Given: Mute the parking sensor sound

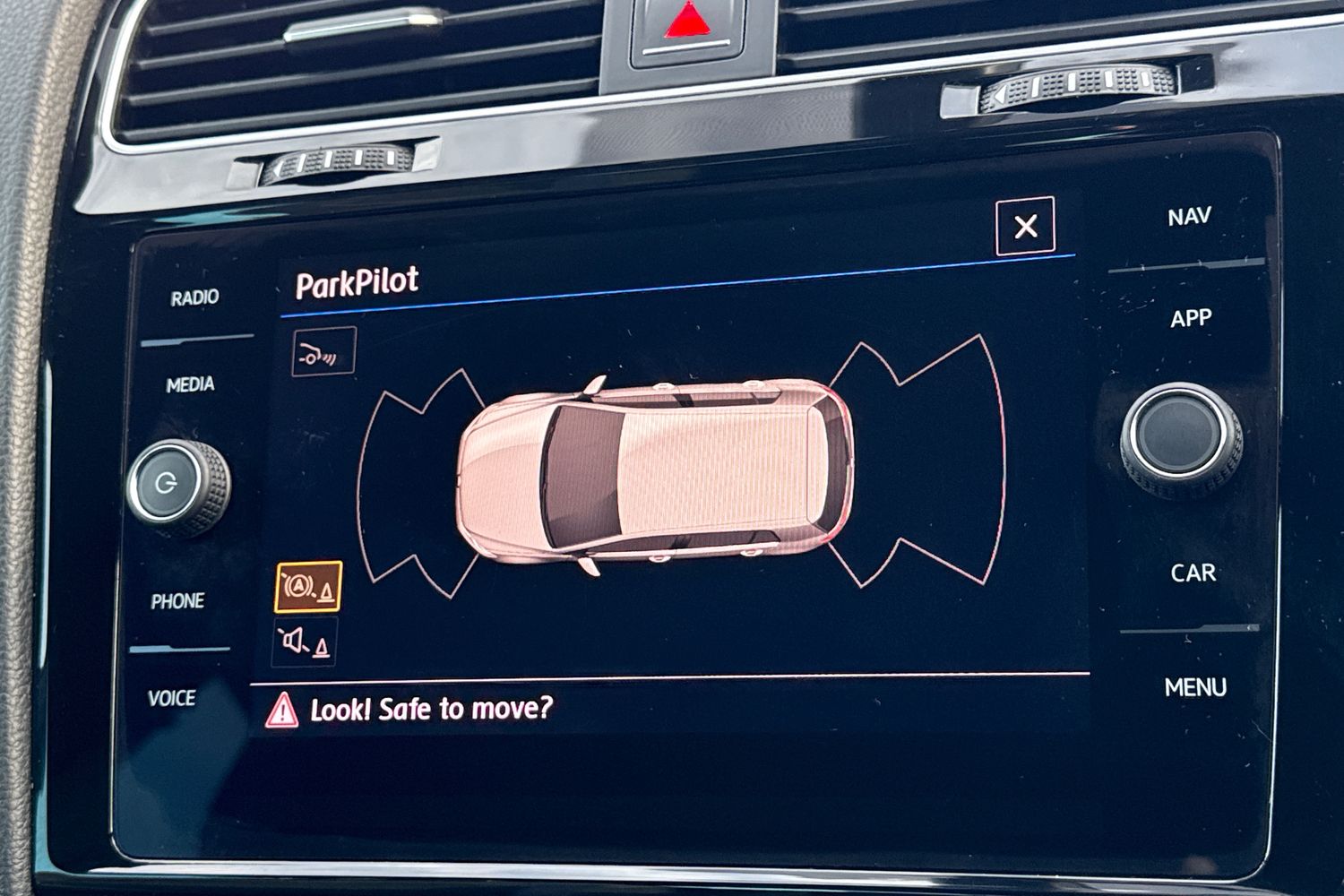Looking at the screenshot, I should click(x=305, y=642).
